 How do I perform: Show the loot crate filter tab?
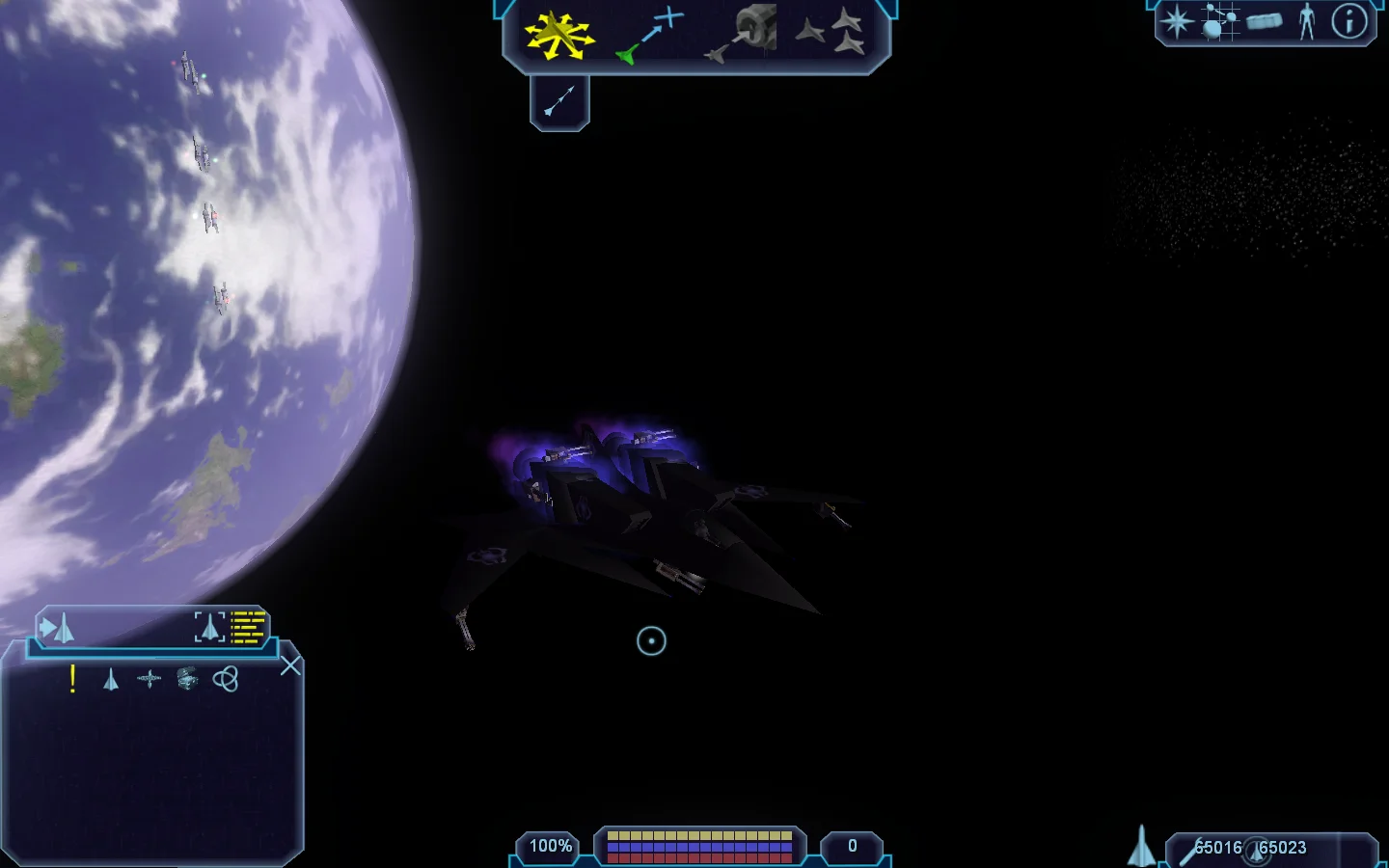188,679
